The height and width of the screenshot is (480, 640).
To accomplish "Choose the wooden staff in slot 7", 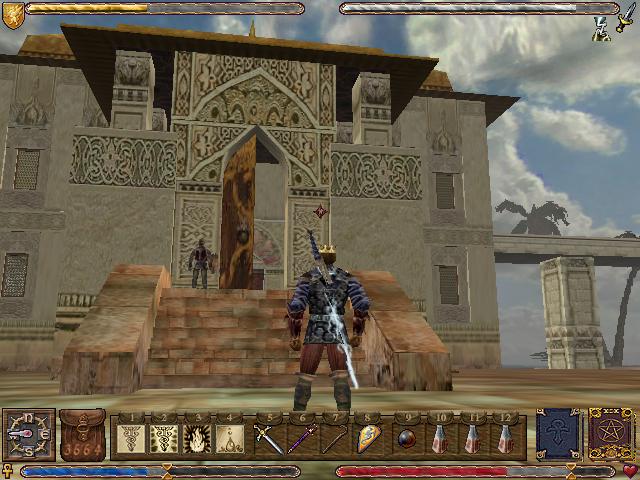I will coord(335,438).
